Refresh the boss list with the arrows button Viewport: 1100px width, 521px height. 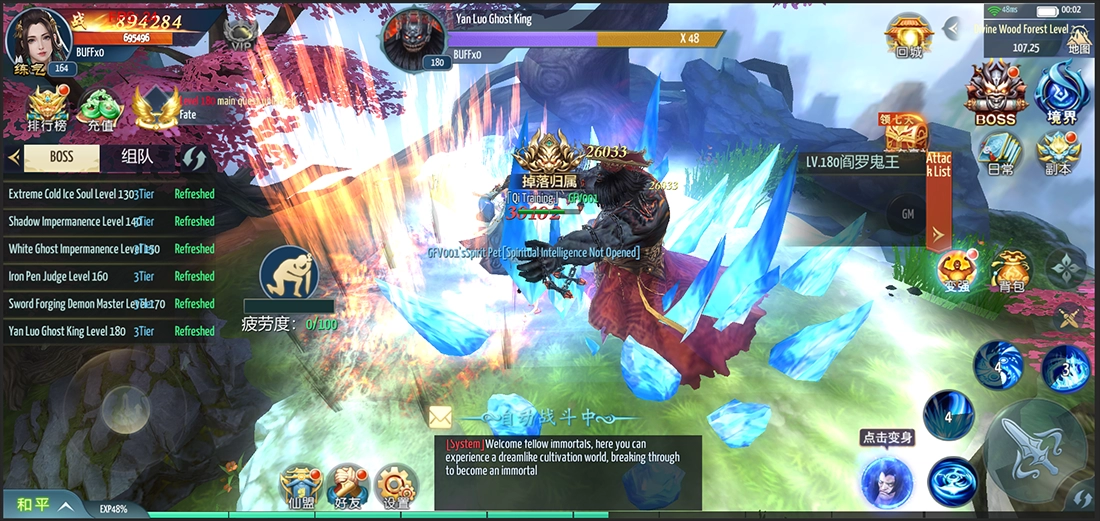click(x=194, y=158)
